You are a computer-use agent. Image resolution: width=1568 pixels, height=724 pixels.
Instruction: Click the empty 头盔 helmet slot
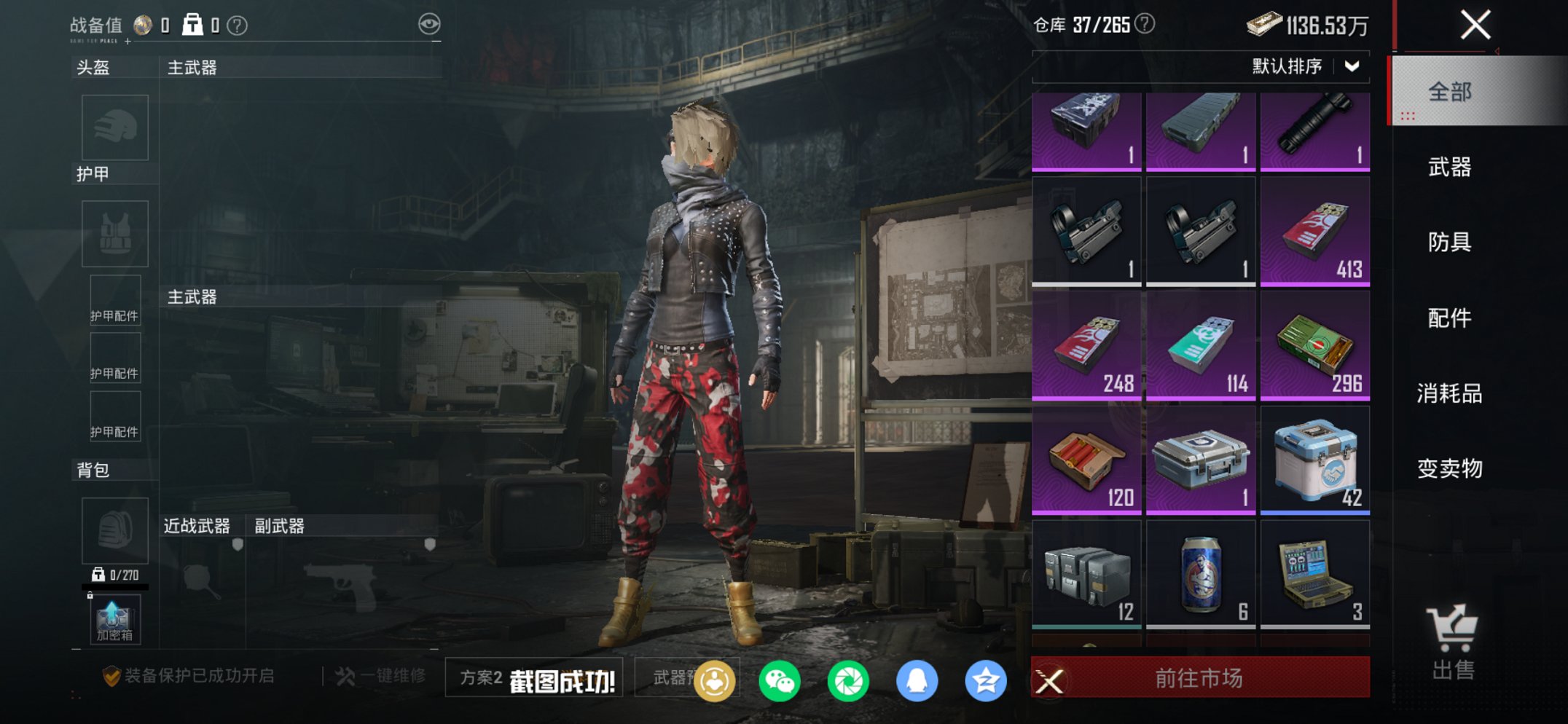click(x=114, y=127)
